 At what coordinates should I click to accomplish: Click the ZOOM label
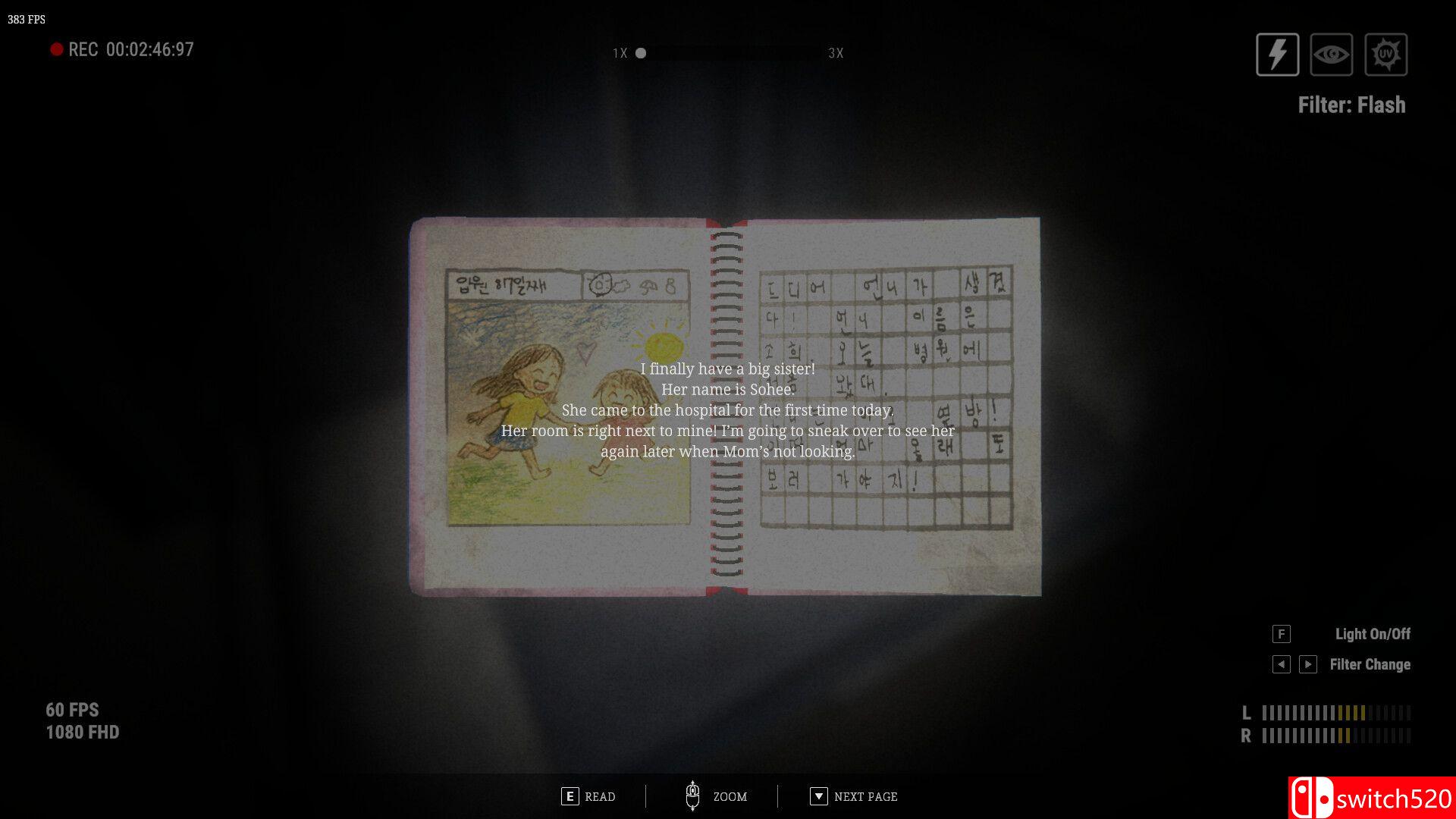[730, 796]
